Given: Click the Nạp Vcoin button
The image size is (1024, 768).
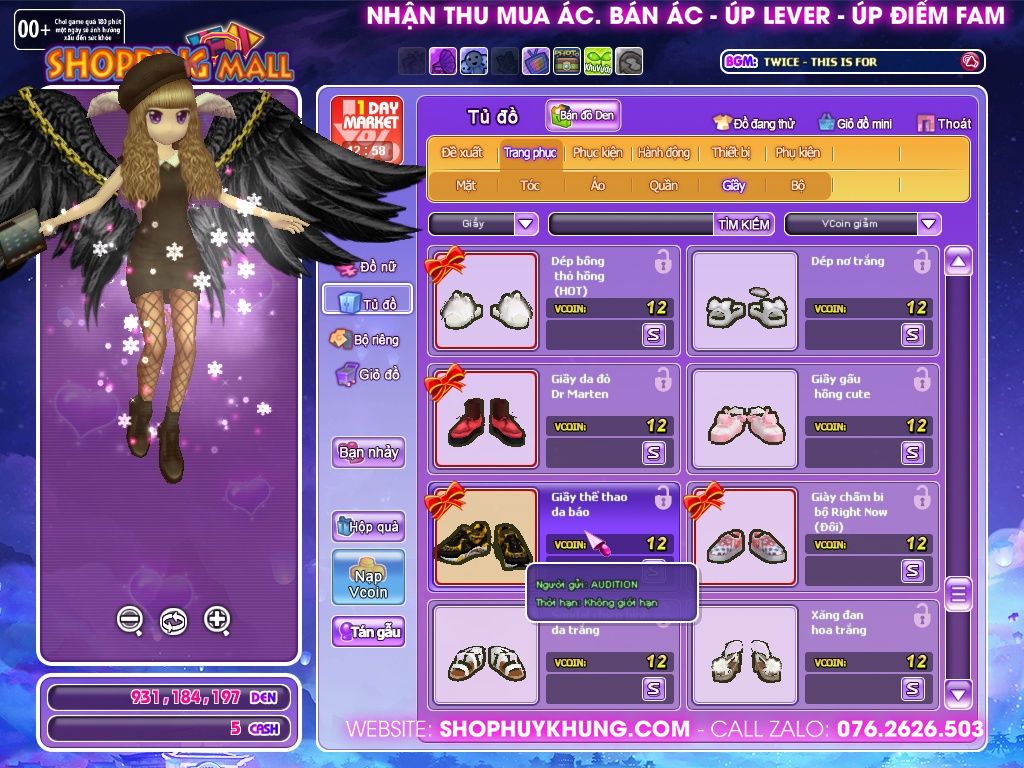Looking at the screenshot, I should [x=368, y=578].
